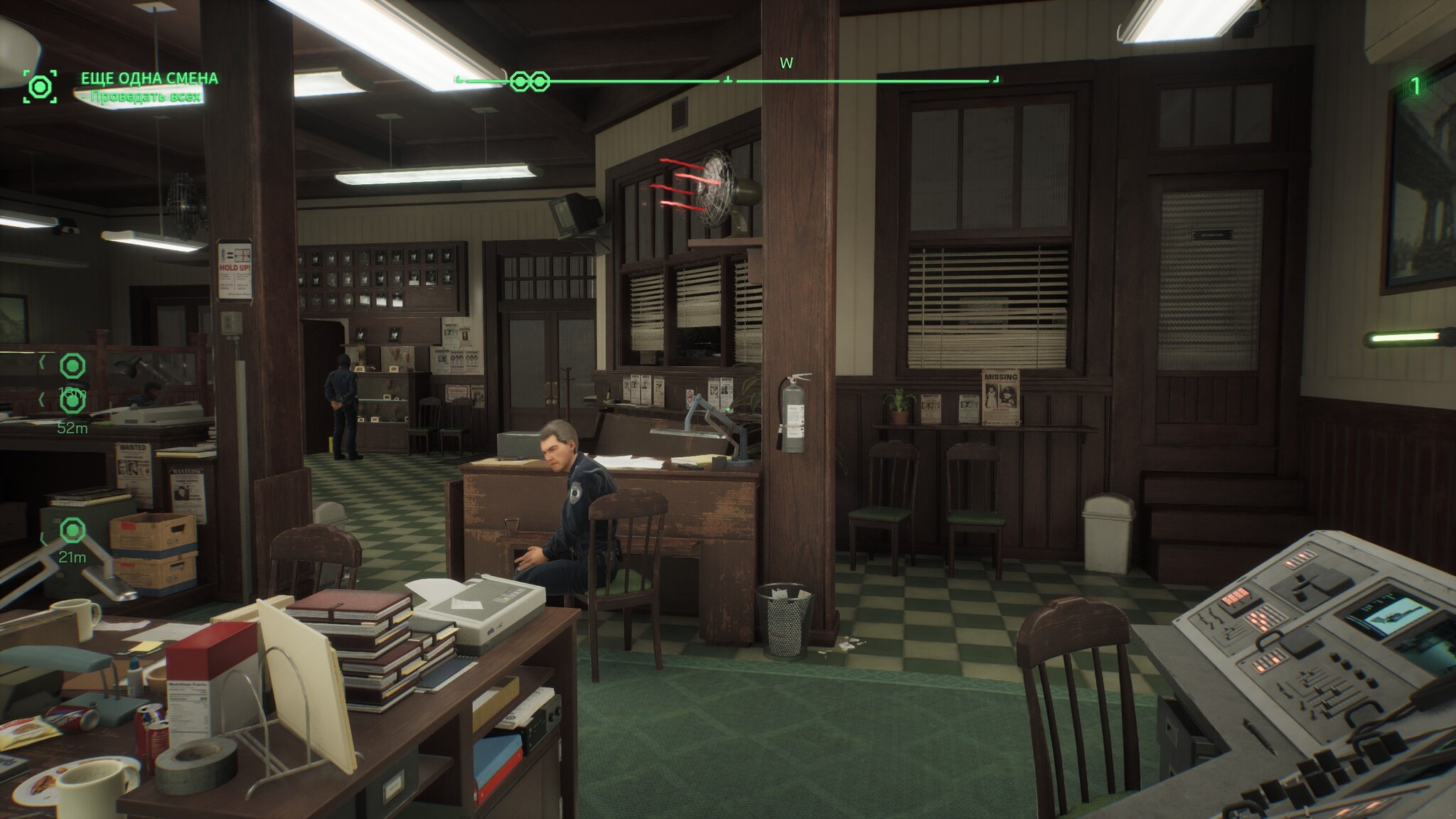This screenshot has width=1456, height=819.
Task: Select the waypoint marker labeled 52m
Action: pos(72,402)
